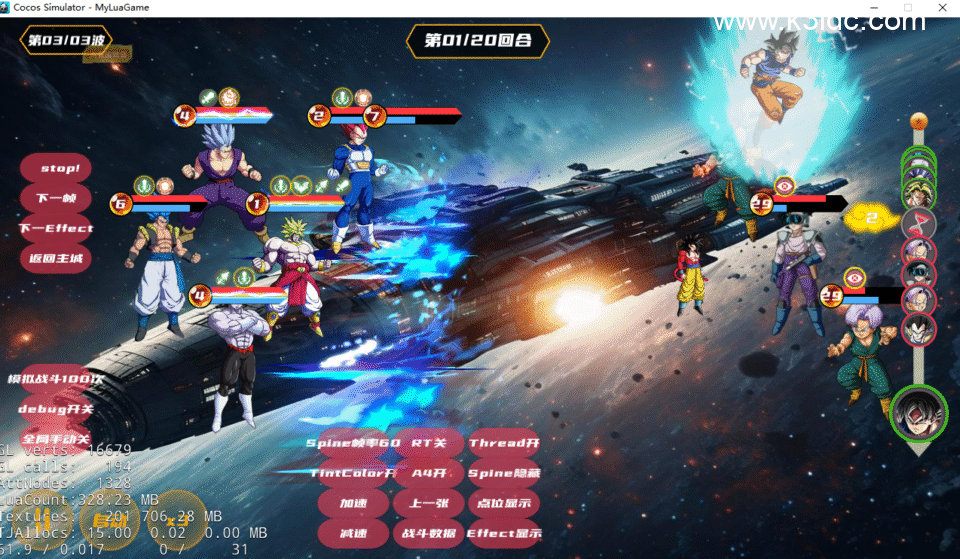Select the 上一张 button
The width and height of the screenshot is (960, 559).
tap(428, 503)
